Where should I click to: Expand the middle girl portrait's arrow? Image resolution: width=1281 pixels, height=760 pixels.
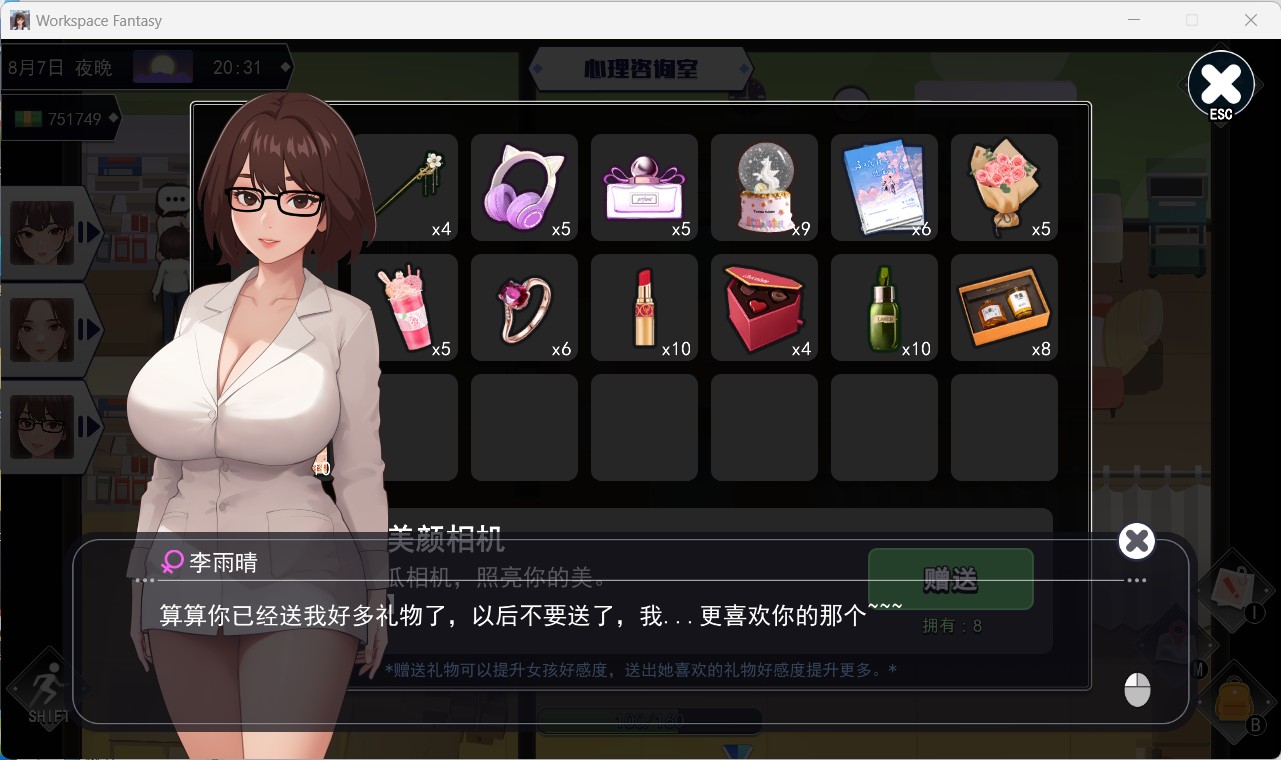click(x=88, y=330)
